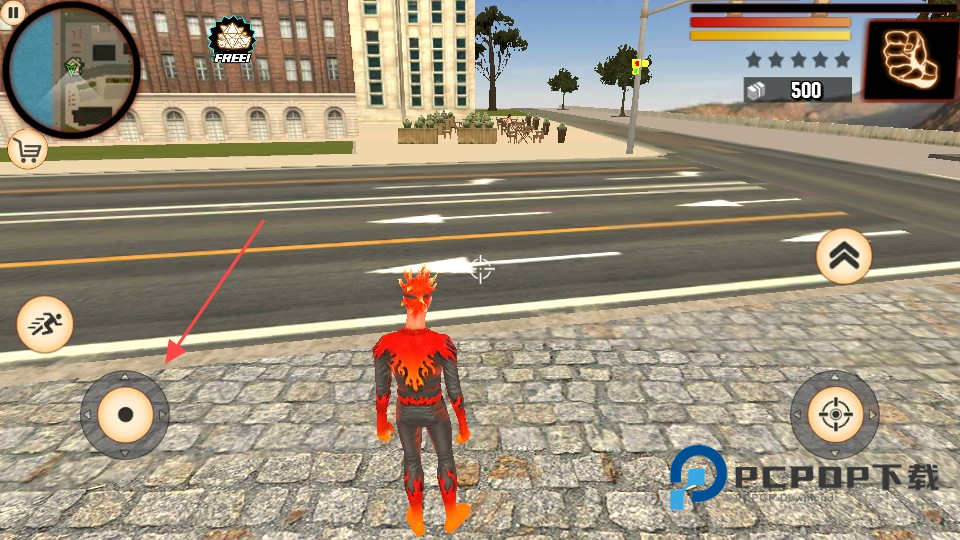
Task: Tap the movement joystick center
Action: tap(125, 414)
